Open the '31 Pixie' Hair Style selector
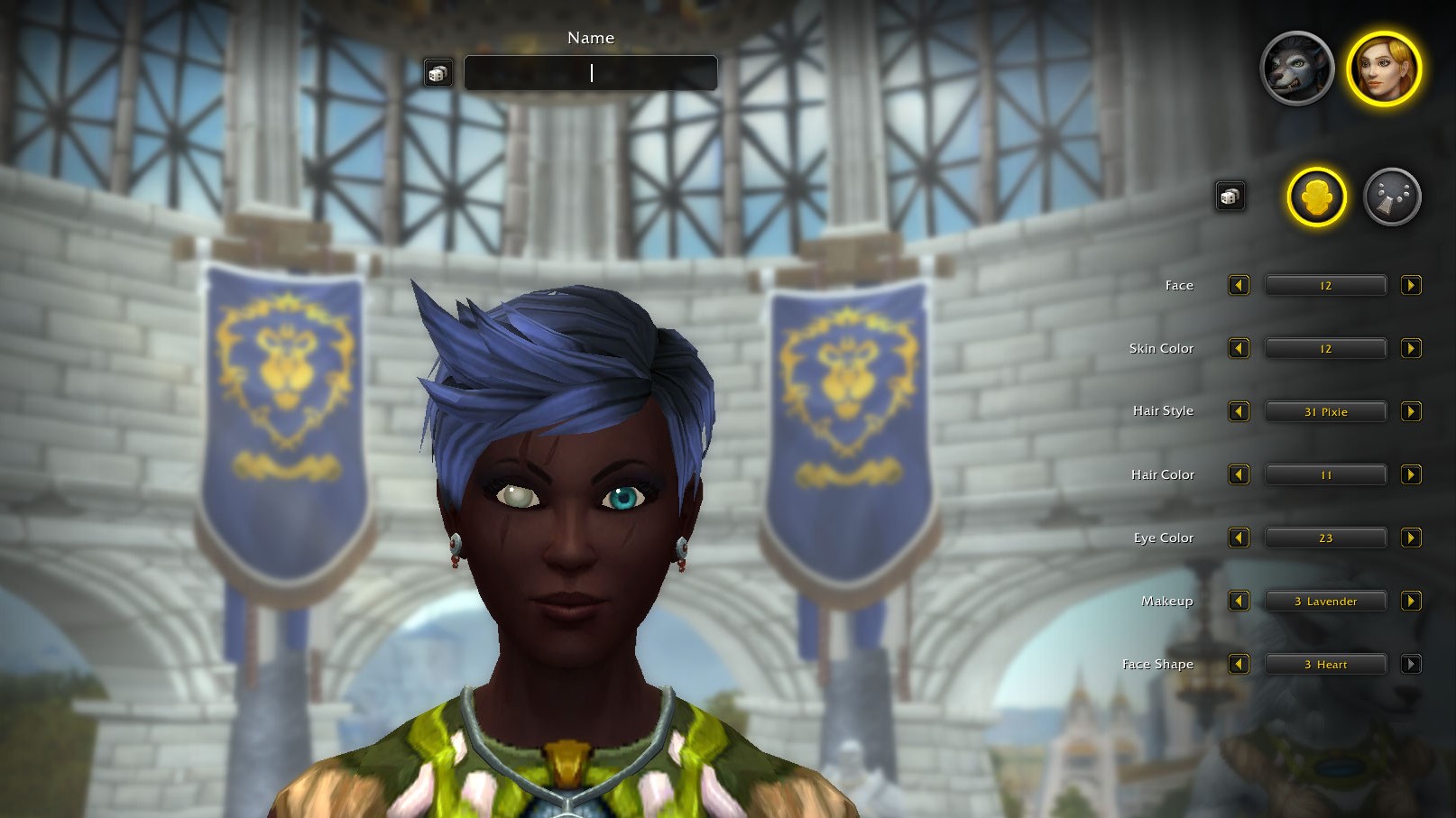Viewport: 1456px width, 818px height. pos(1325,411)
